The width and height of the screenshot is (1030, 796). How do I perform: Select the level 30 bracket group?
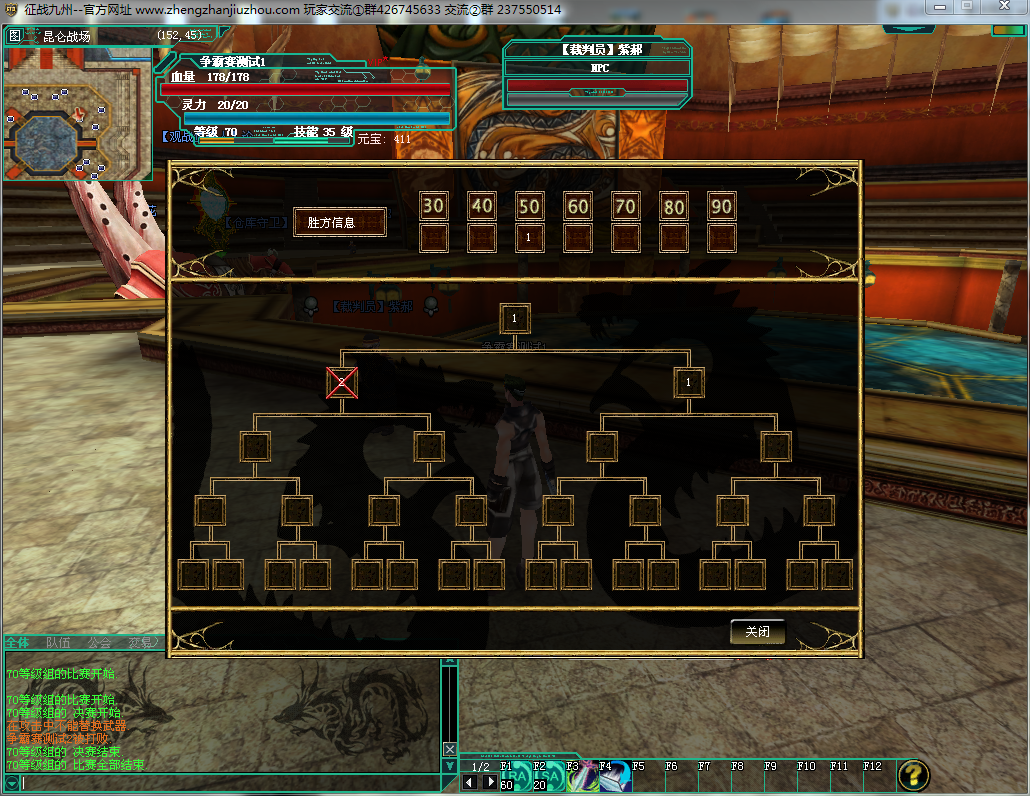pos(433,206)
